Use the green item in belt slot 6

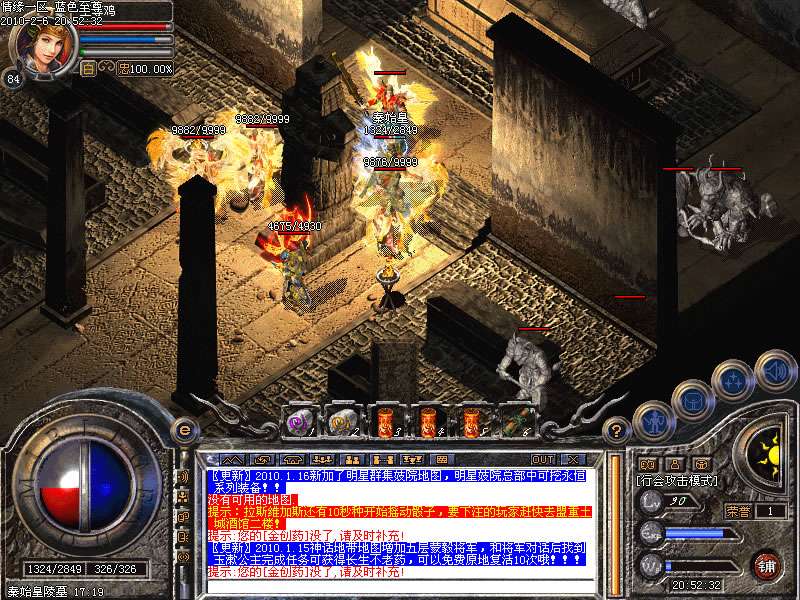[517, 420]
